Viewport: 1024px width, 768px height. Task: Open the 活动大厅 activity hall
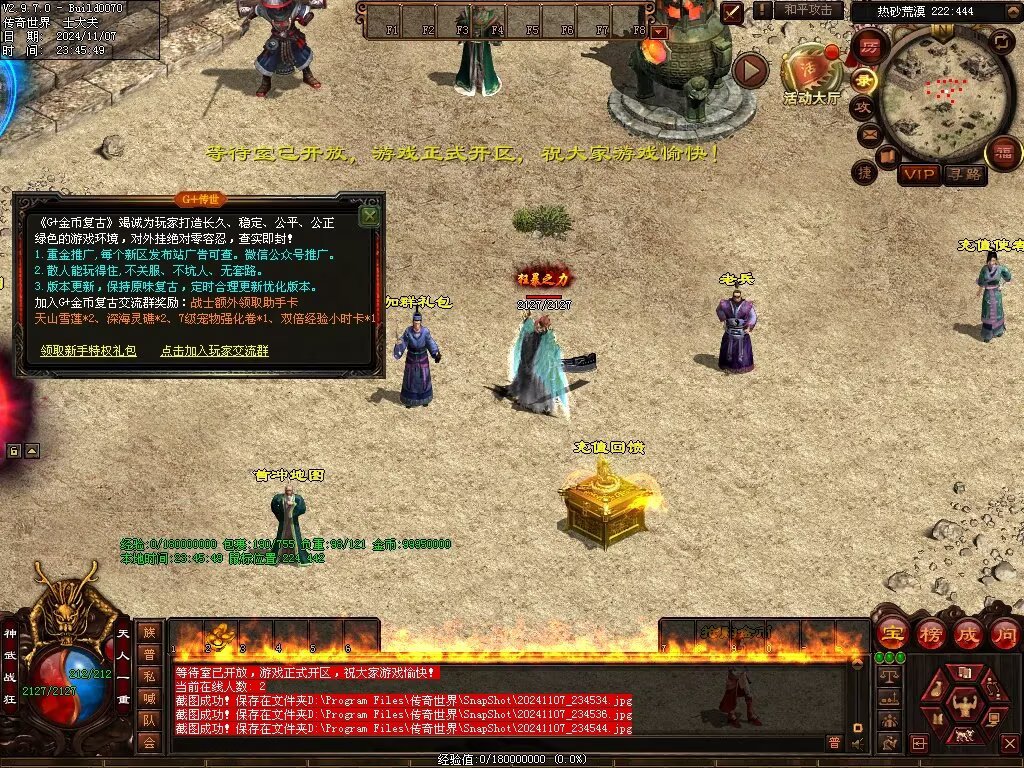pos(812,74)
